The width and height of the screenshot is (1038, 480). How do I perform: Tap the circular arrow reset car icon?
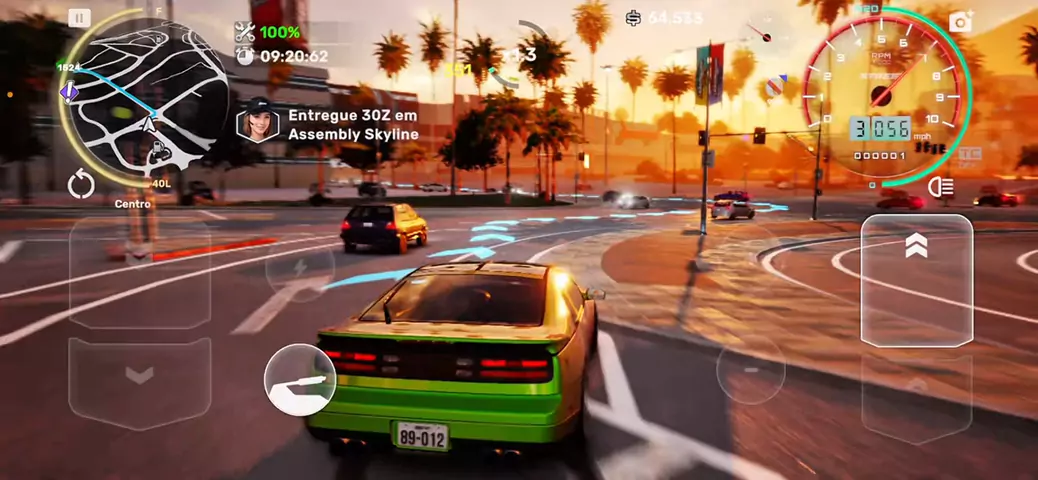81,184
